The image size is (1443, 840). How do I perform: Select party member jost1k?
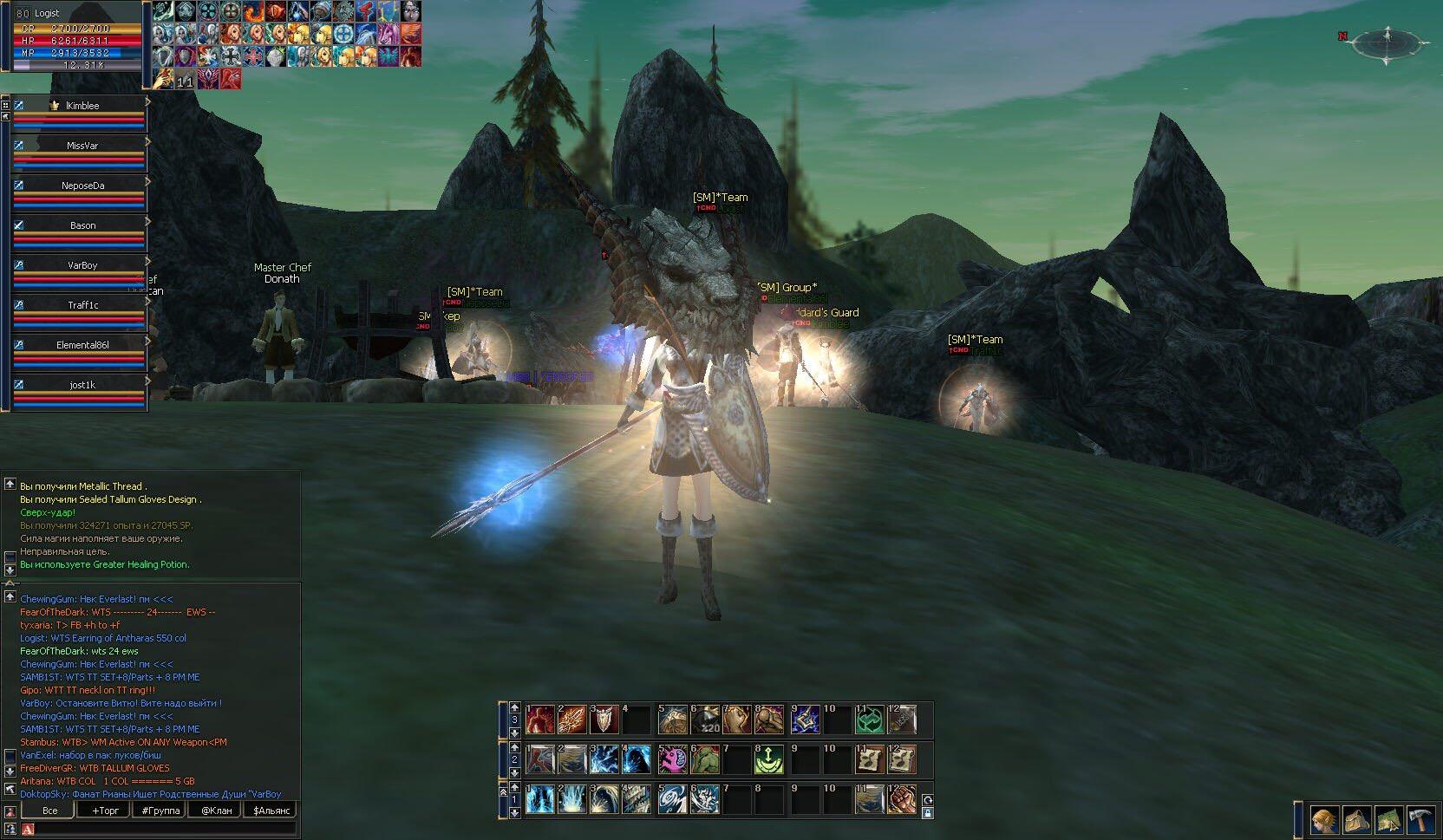(82, 385)
